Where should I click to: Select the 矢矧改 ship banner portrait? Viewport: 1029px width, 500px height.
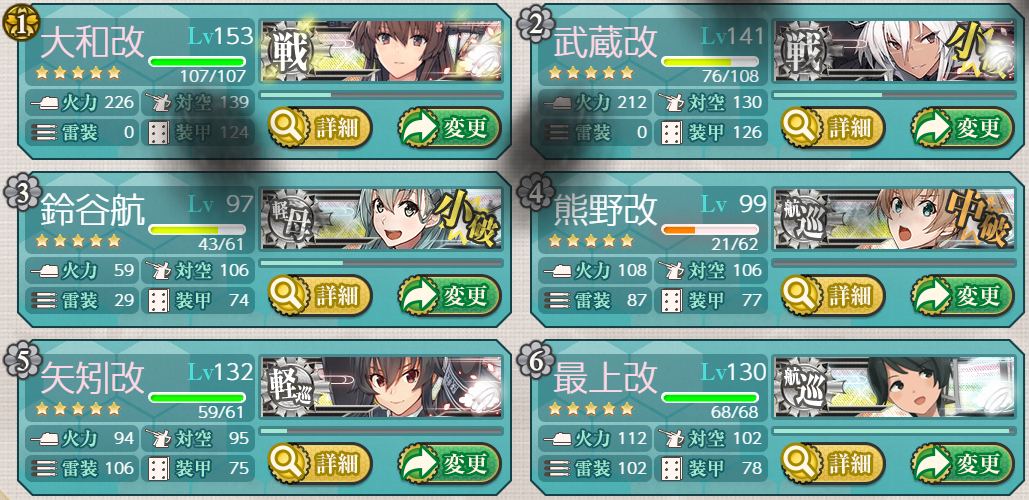(380, 388)
